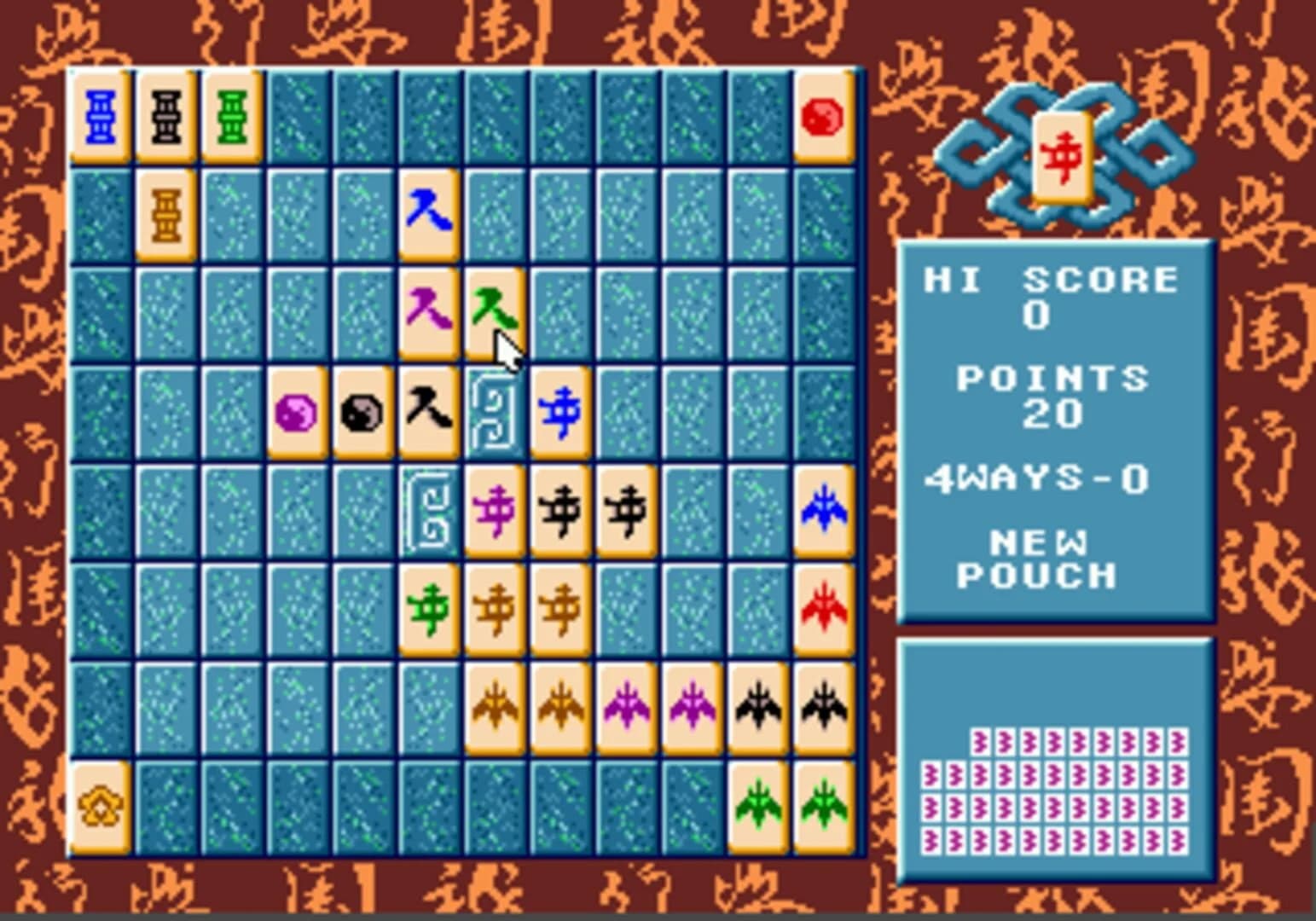Click the second white swirl tile below it

pos(430,510)
